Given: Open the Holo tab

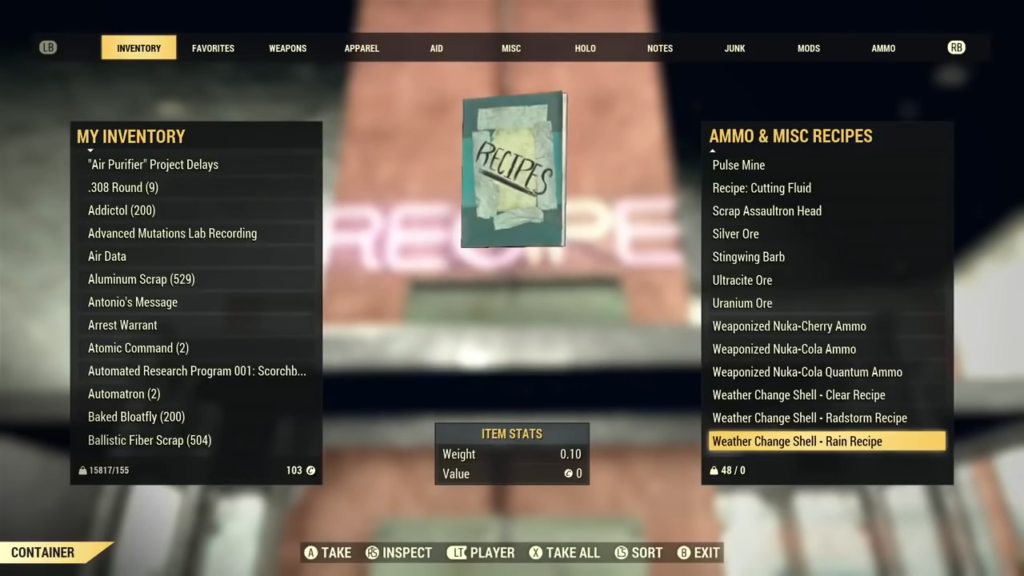Looking at the screenshot, I should (x=585, y=48).
